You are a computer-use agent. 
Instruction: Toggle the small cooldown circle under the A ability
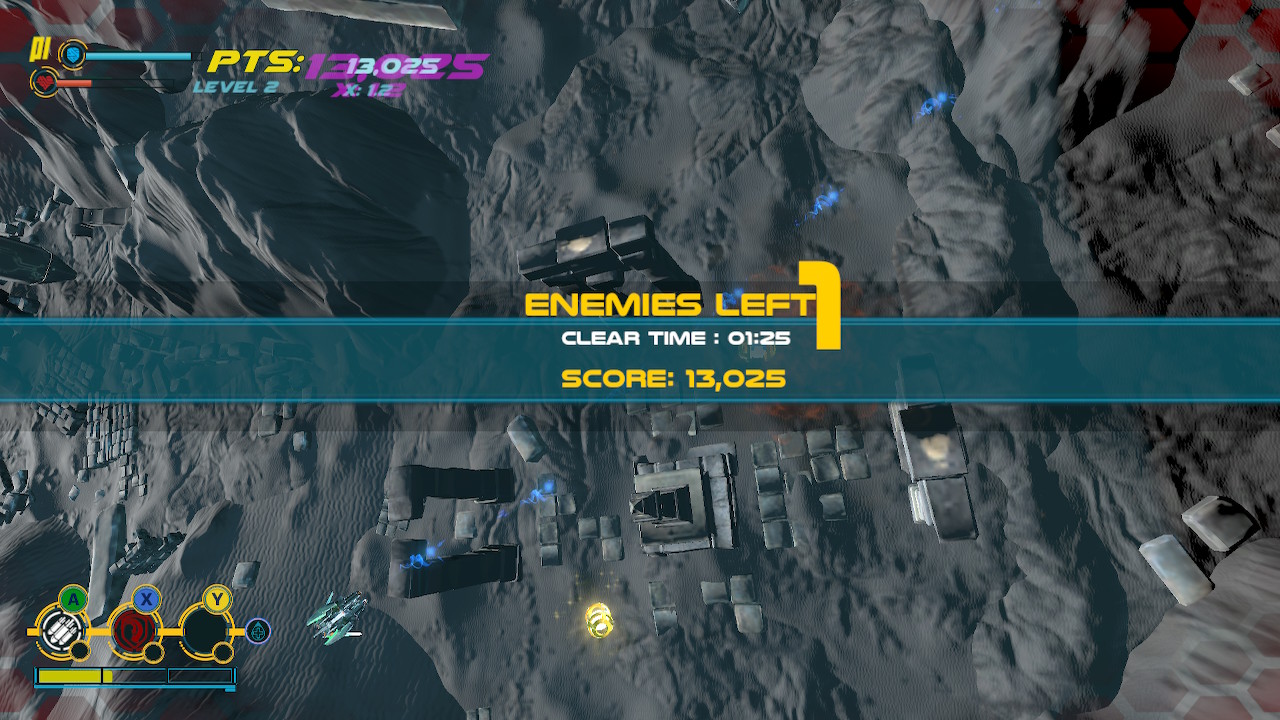[80, 651]
